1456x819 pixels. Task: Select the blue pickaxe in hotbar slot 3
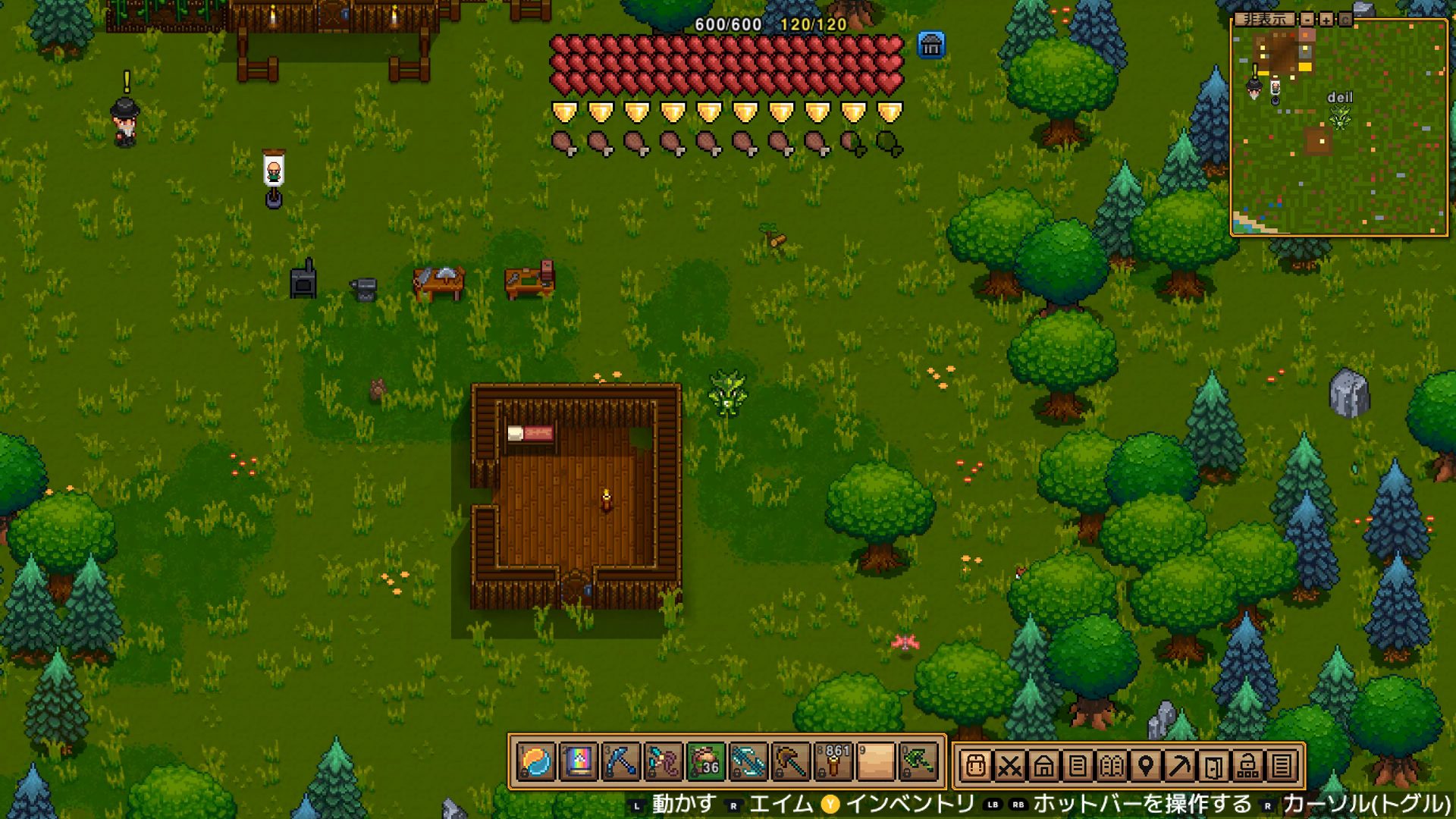(620, 762)
